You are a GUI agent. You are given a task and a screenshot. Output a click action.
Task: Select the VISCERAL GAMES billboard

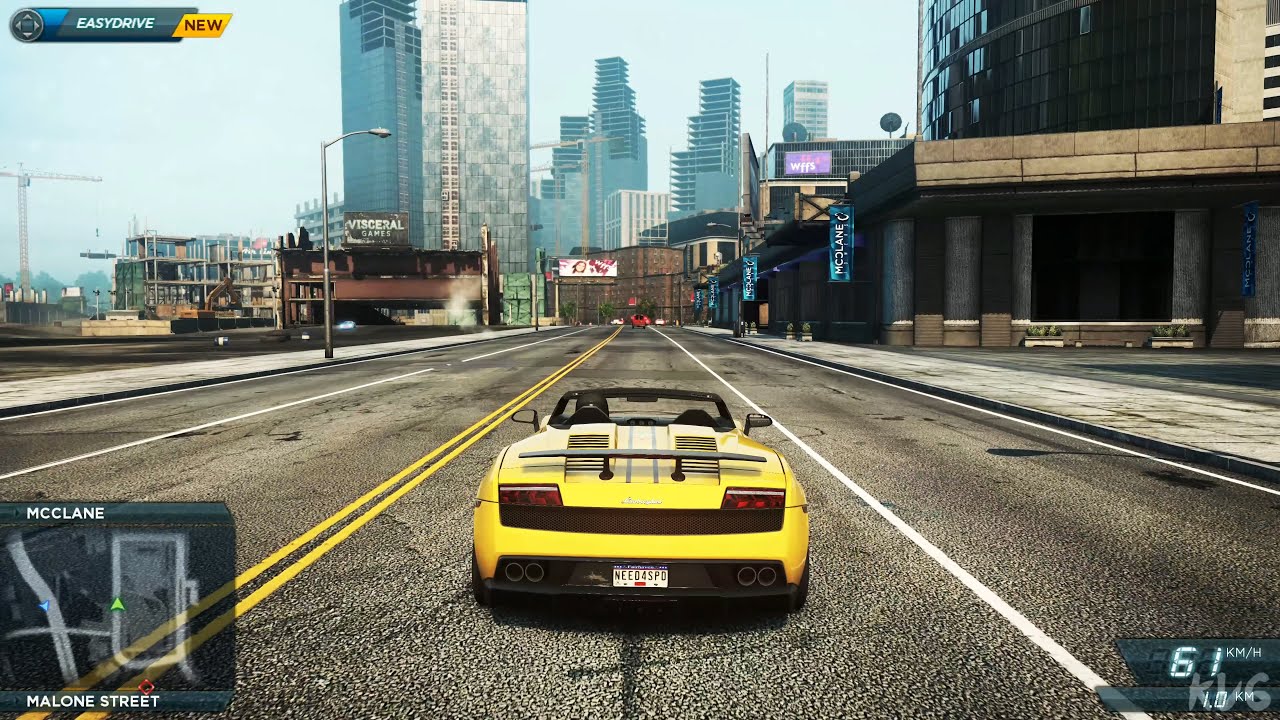click(x=378, y=225)
